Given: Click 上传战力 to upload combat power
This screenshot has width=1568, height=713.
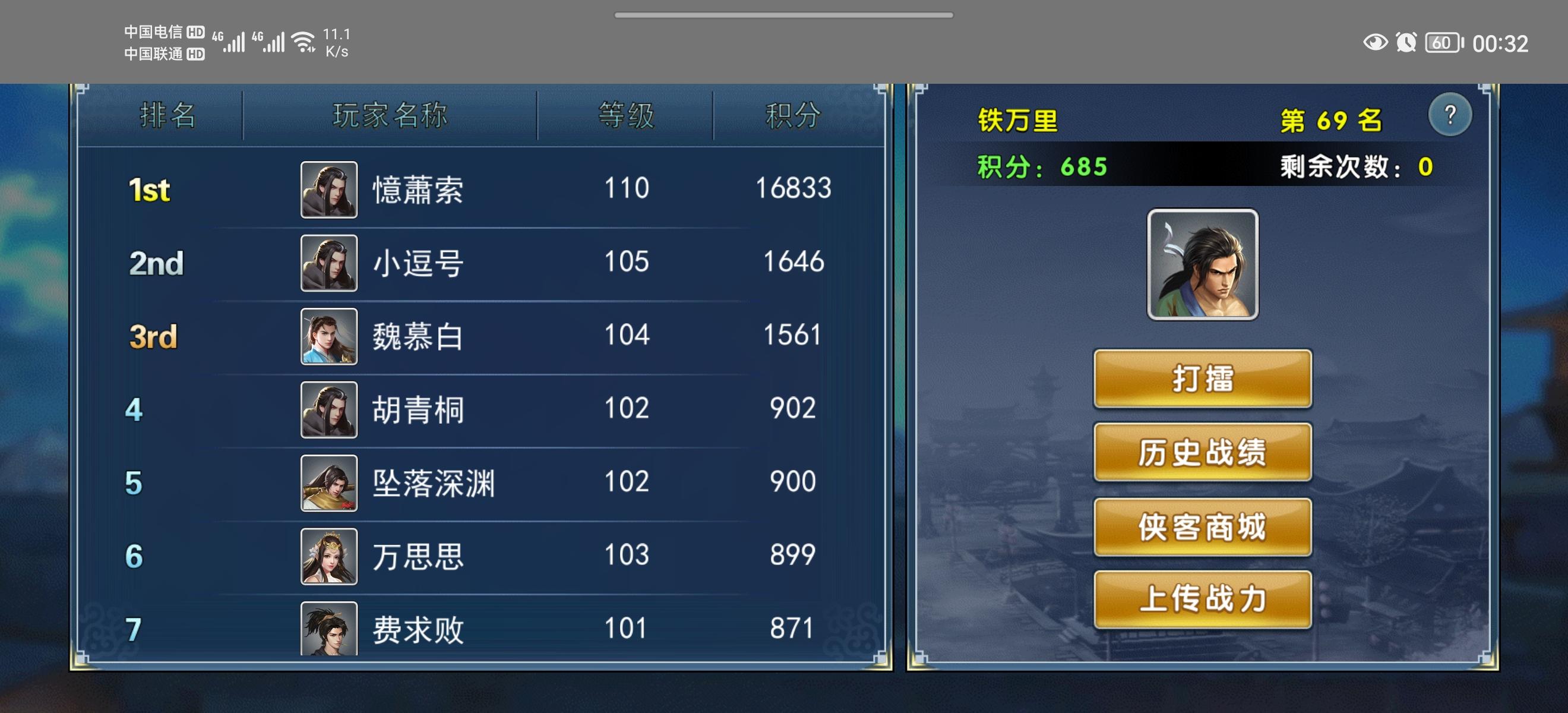Looking at the screenshot, I should [1202, 600].
